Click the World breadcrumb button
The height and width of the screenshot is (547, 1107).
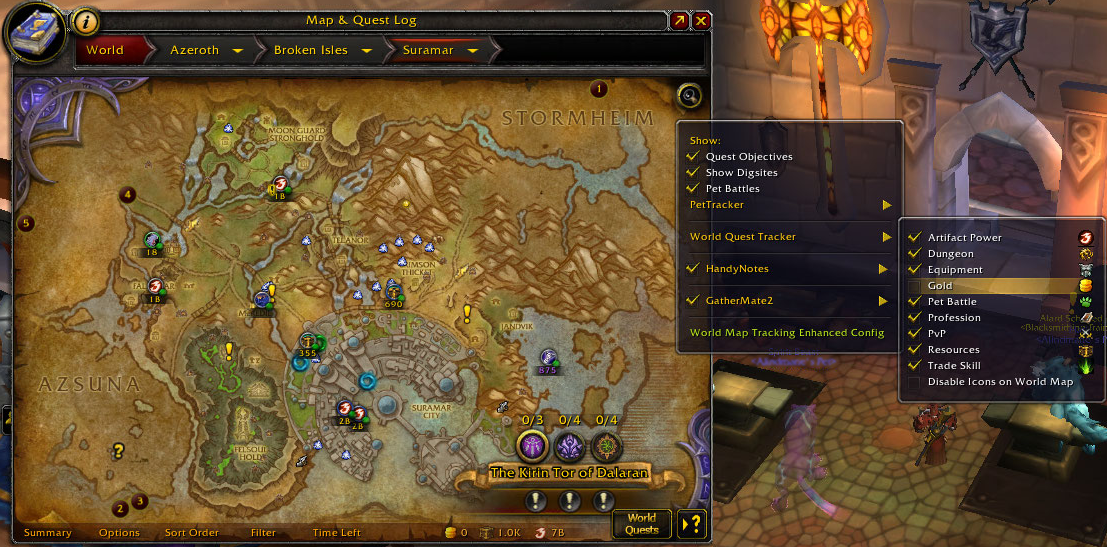tap(105, 50)
